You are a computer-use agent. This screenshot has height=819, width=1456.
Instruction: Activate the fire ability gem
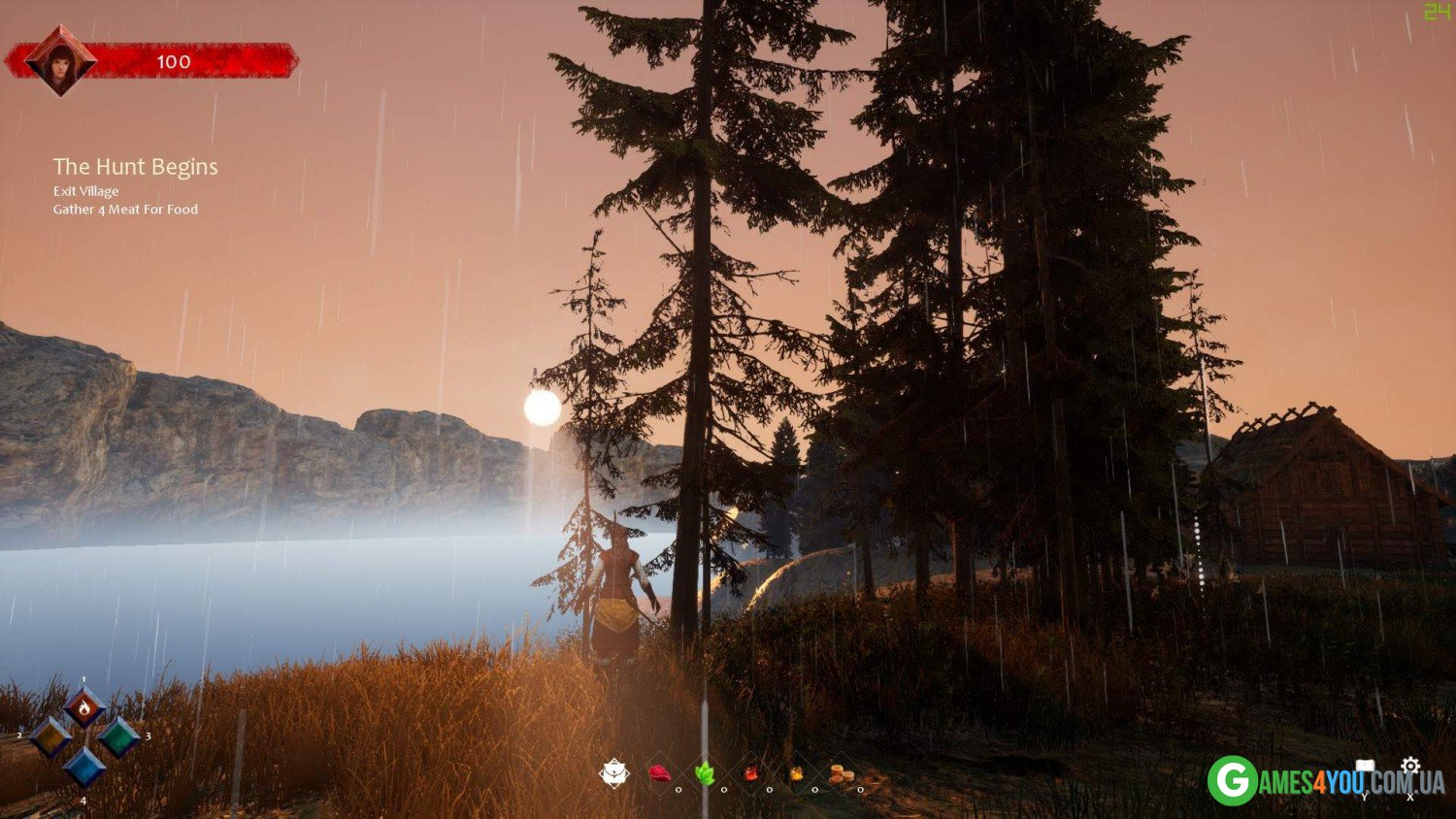click(x=84, y=707)
